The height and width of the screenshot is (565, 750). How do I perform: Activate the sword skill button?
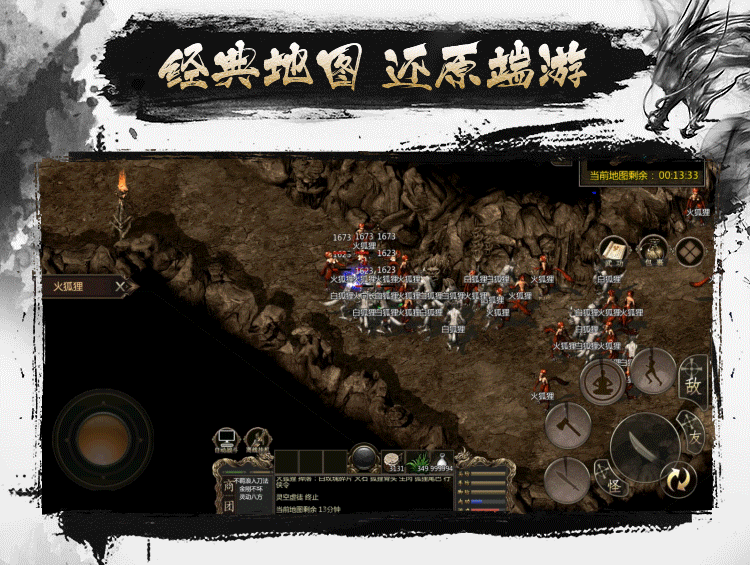click(x=567, y=478)
